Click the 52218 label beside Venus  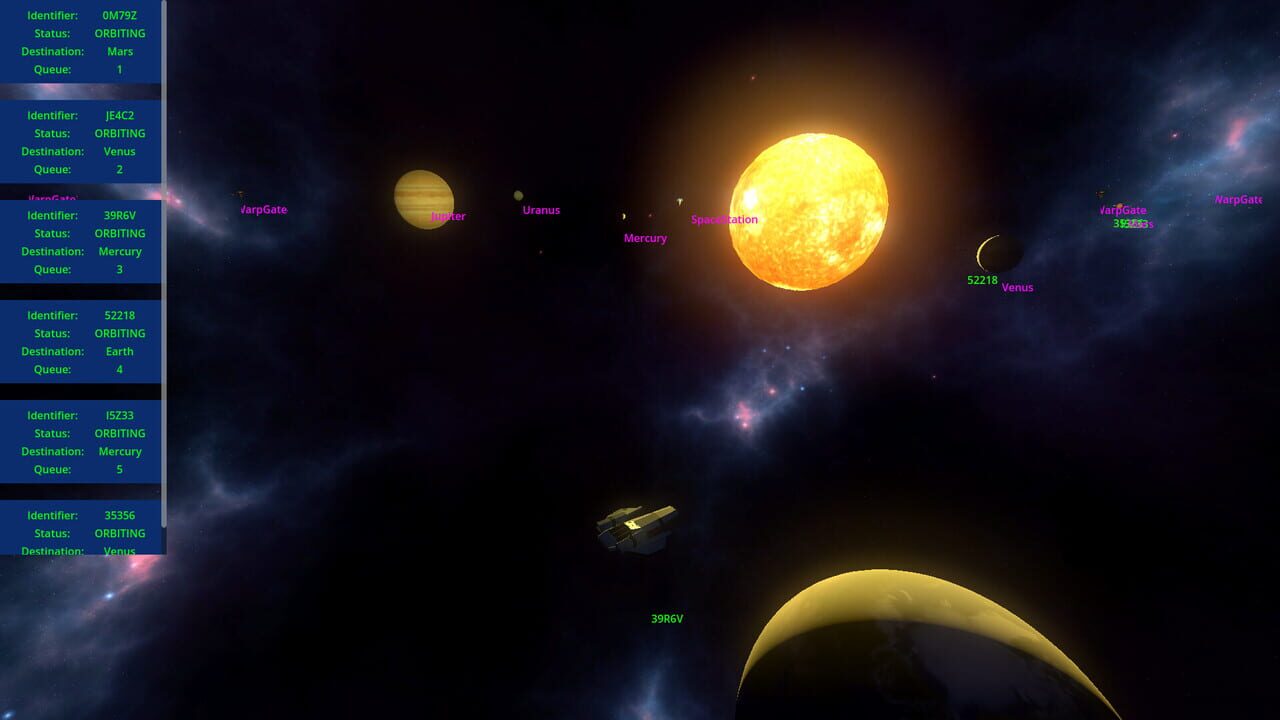tap(981, 280)
